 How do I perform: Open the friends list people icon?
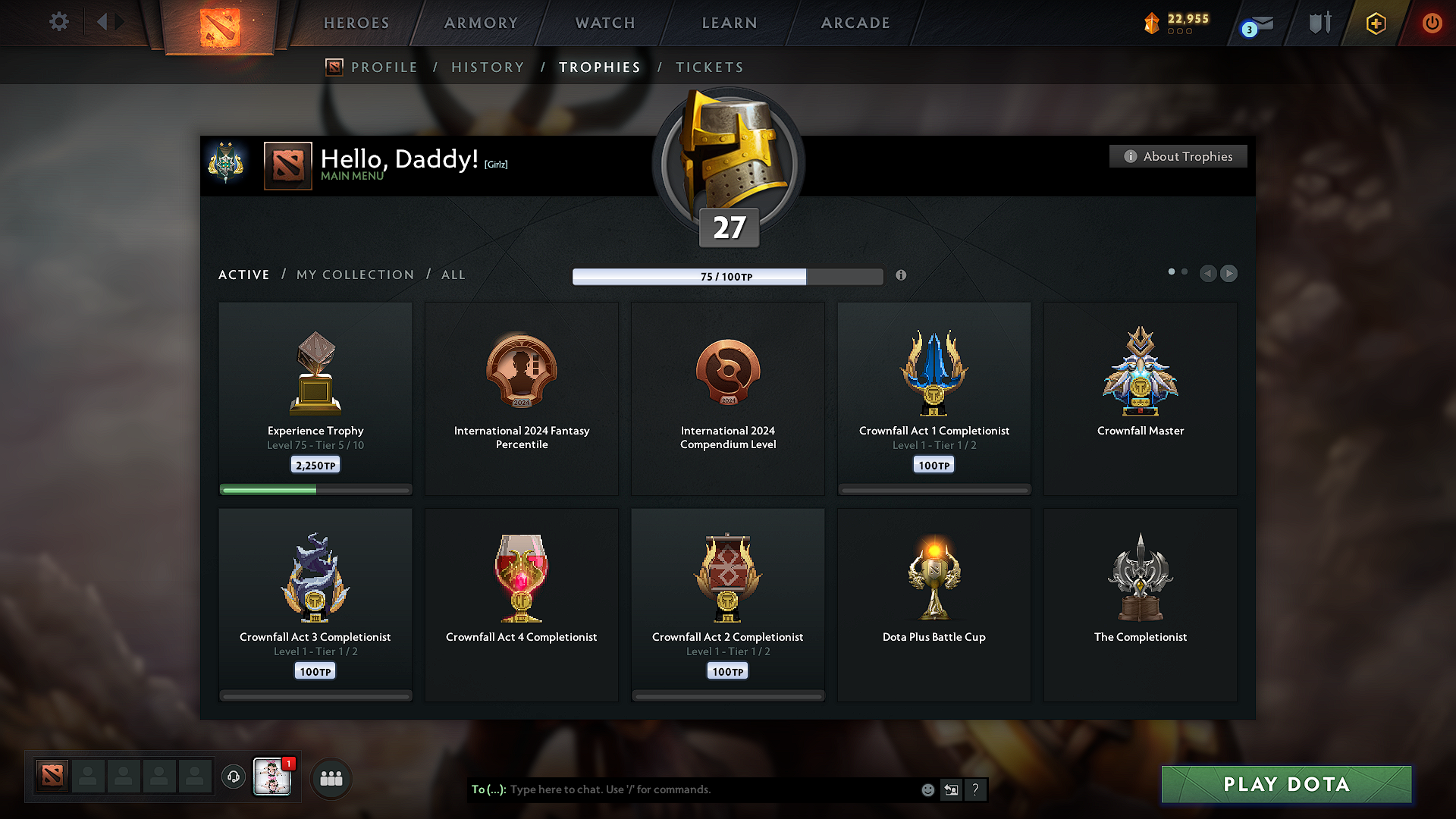(x=331, y=778)
